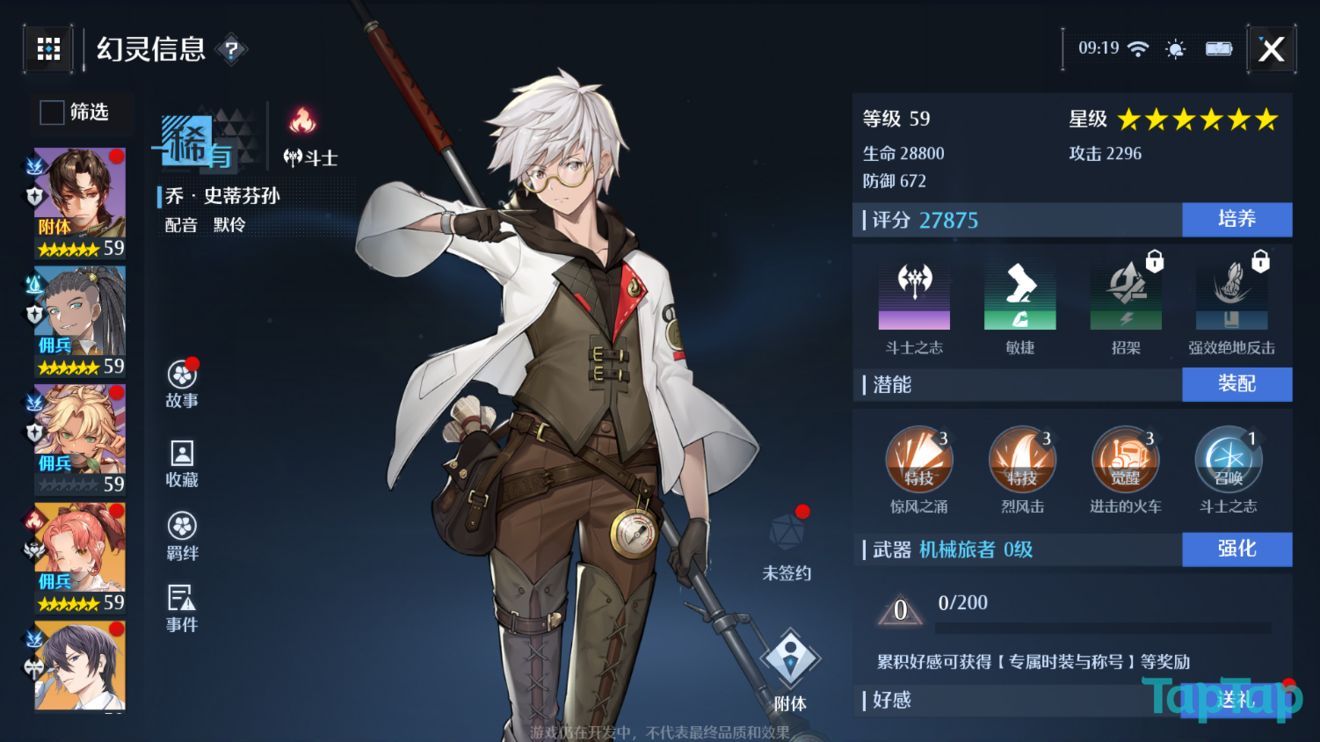Select the 惊风之涌 special skill icon
Viewport: 1320px width, 742px height.
(920, 459)
